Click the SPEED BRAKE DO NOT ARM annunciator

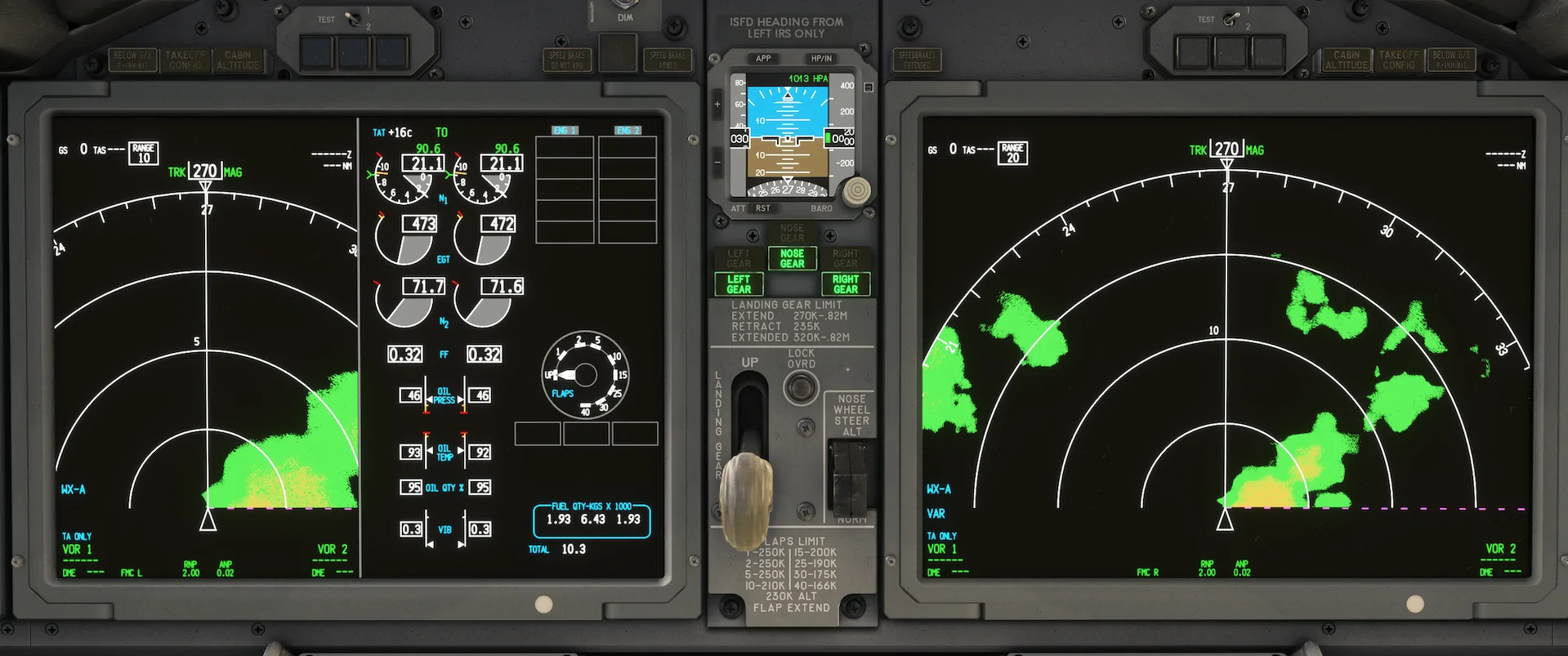pos(567,58)
